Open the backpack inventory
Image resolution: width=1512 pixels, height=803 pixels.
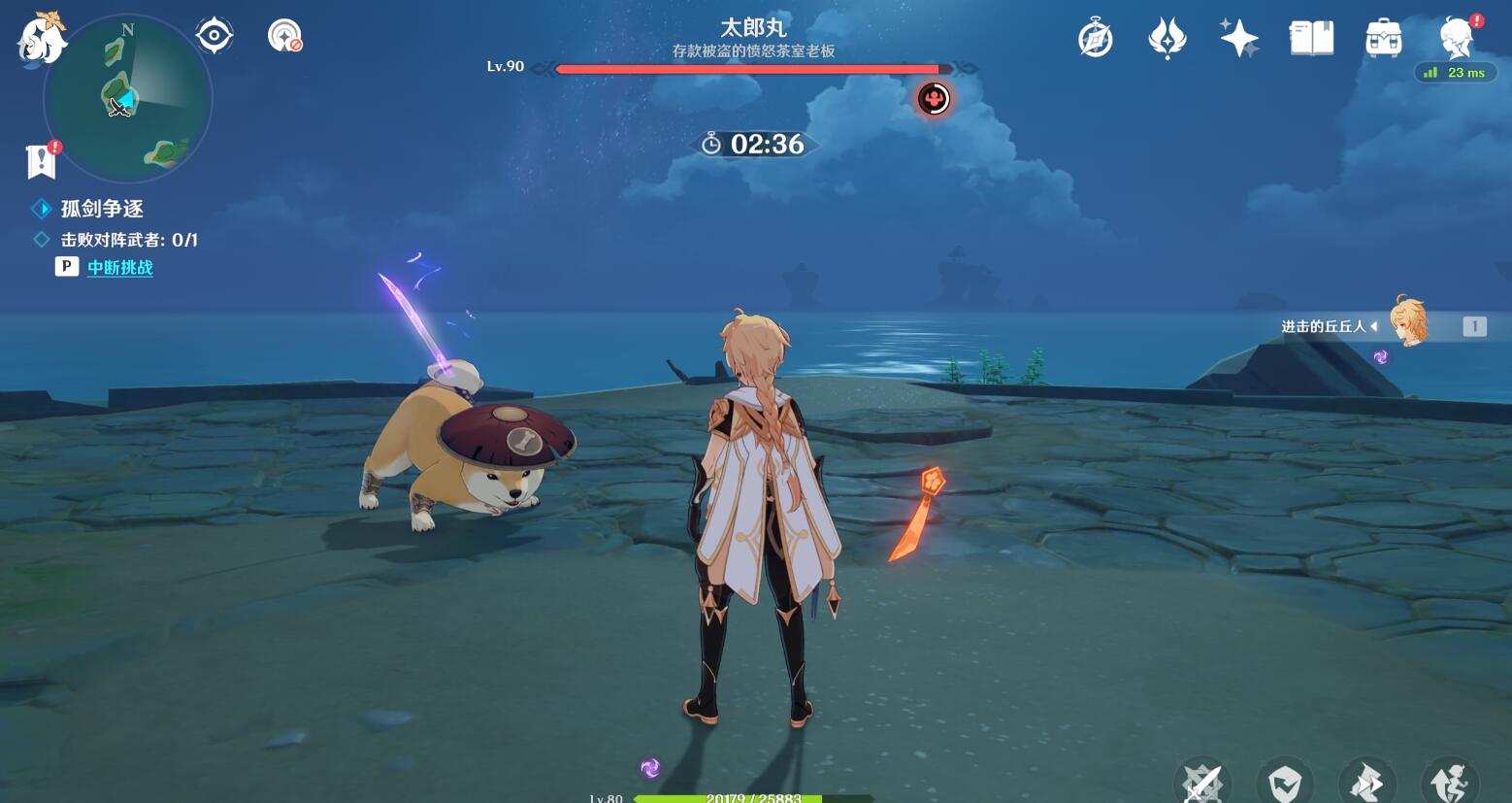(x=1383, y=39)
